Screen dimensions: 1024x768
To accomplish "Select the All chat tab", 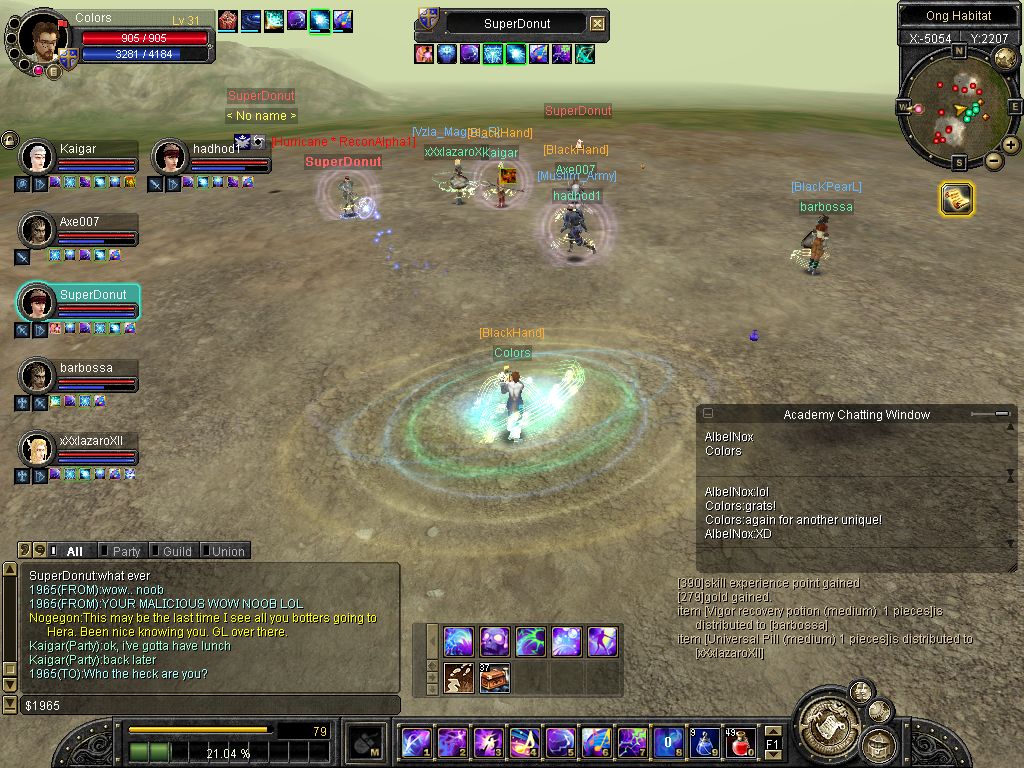I will point(72,551).
